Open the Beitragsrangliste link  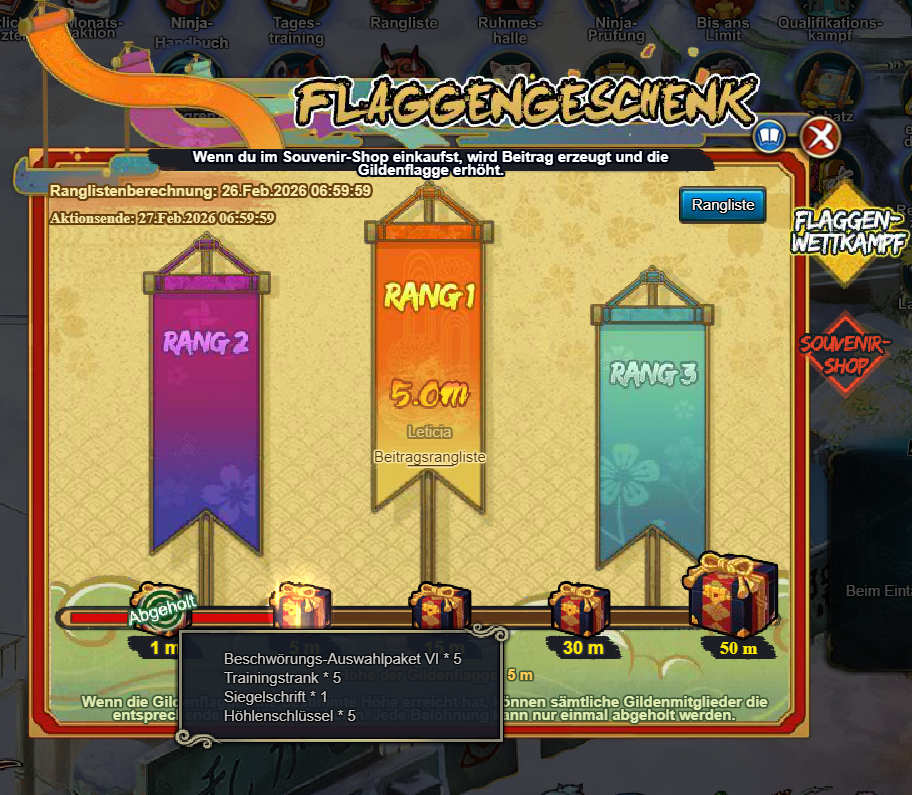429,456
